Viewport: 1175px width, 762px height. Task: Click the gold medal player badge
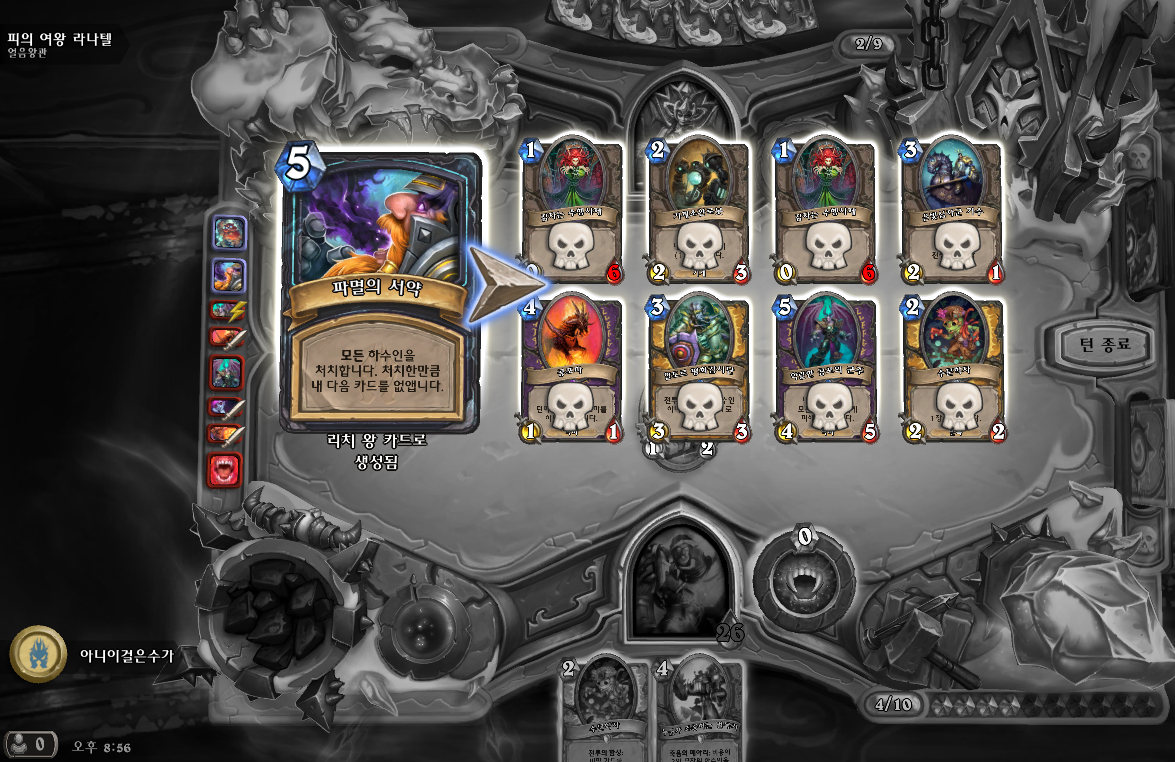(x=38, y=654)
